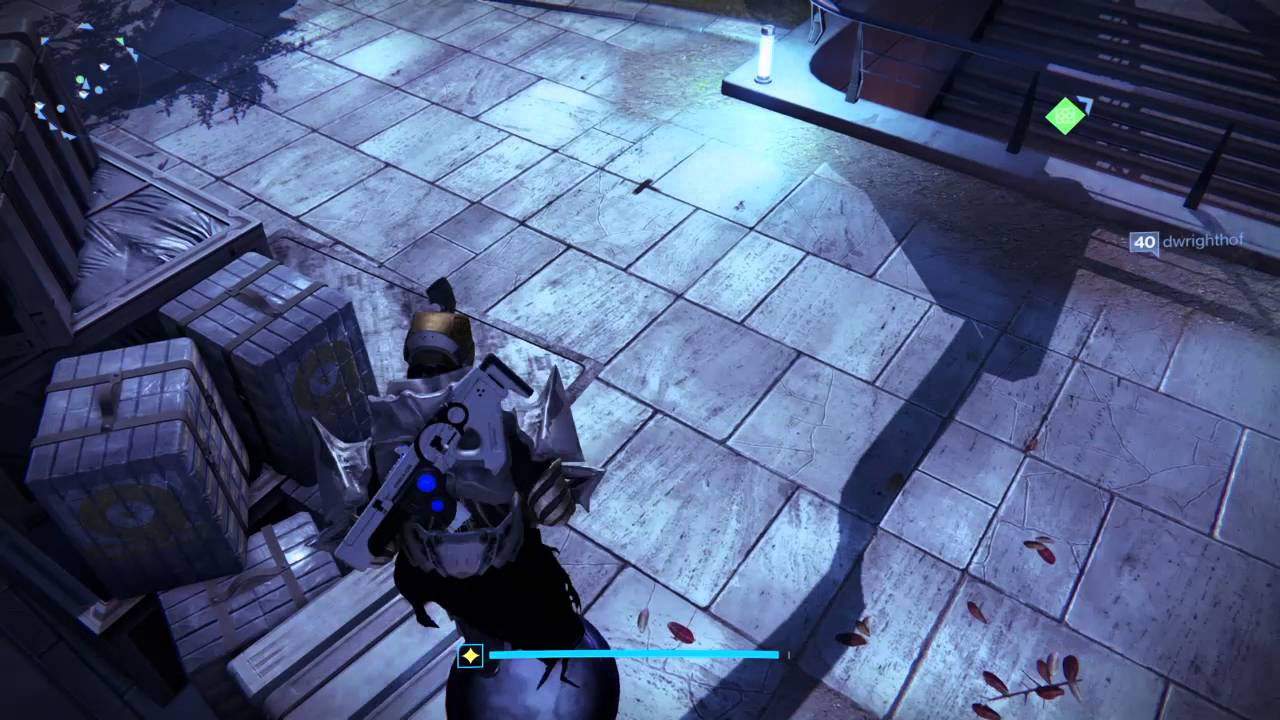Click the yellow super ability icon
Viewport: 1280px width, 720px height.
(470, 656)
